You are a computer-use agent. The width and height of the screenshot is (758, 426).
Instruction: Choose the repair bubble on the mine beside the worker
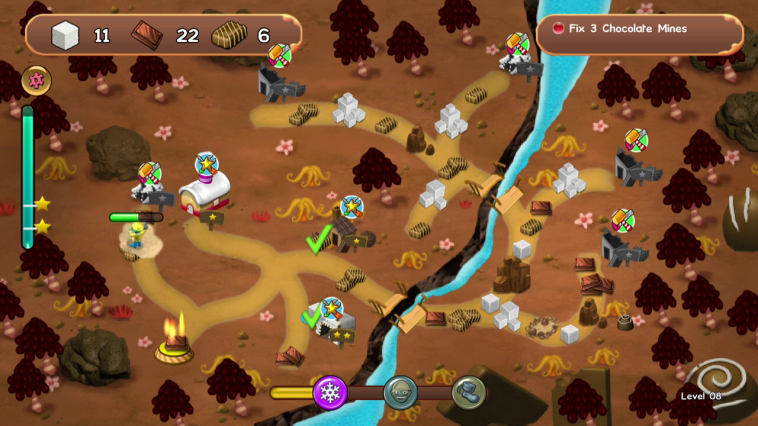point(149,173)
